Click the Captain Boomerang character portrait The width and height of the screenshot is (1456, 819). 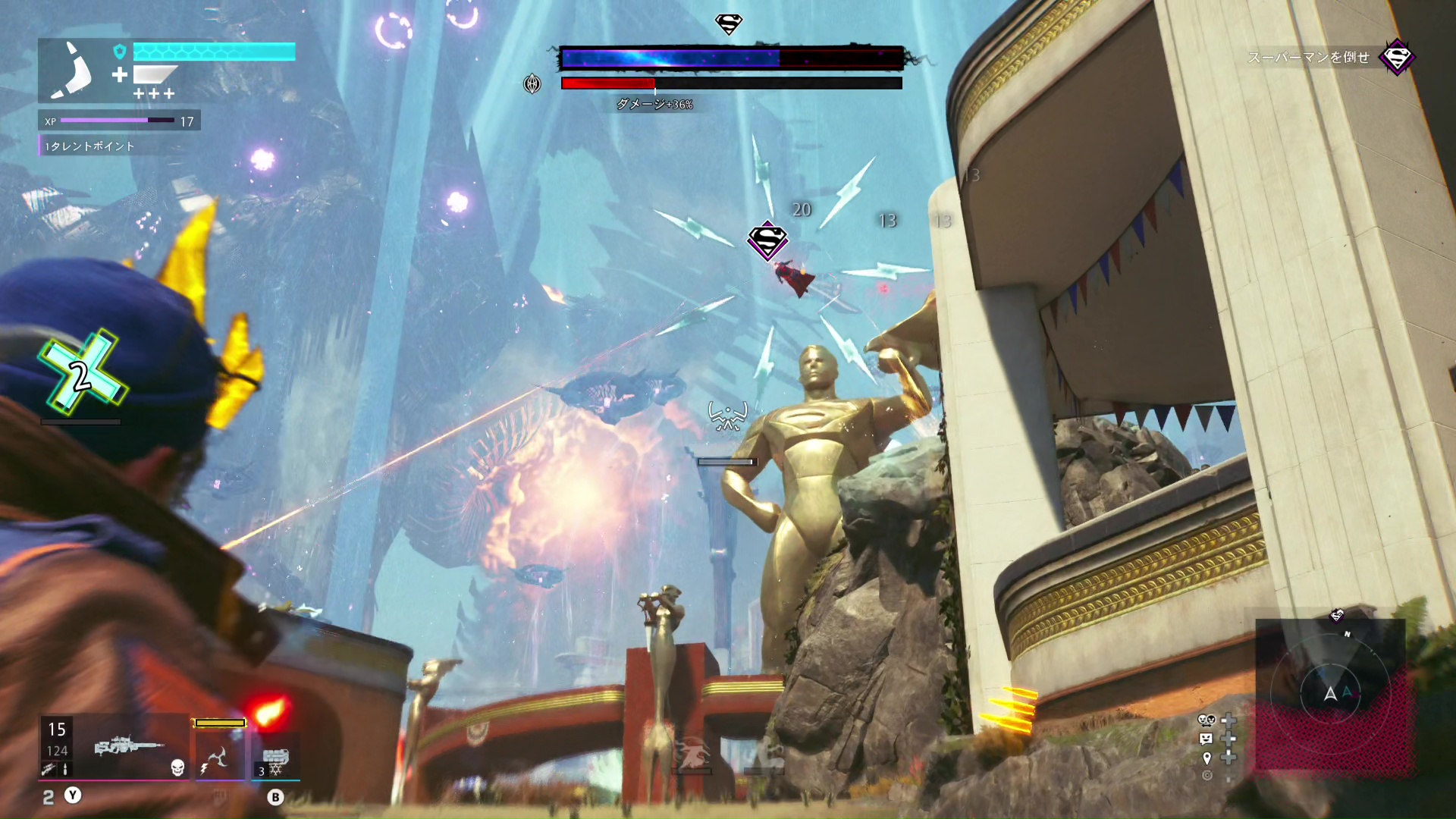click(73, 71)
